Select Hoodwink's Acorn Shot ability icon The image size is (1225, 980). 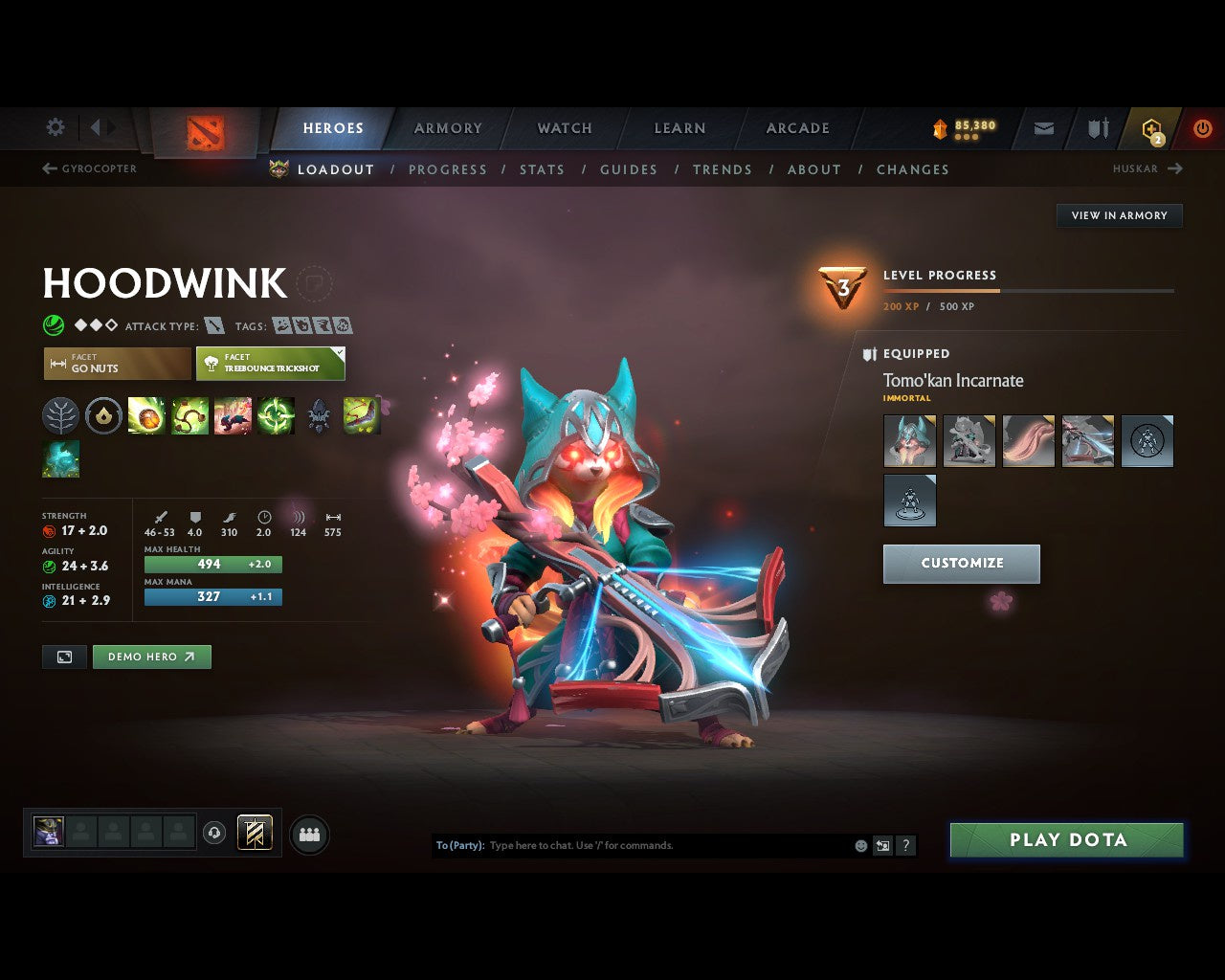click(147, 416)
